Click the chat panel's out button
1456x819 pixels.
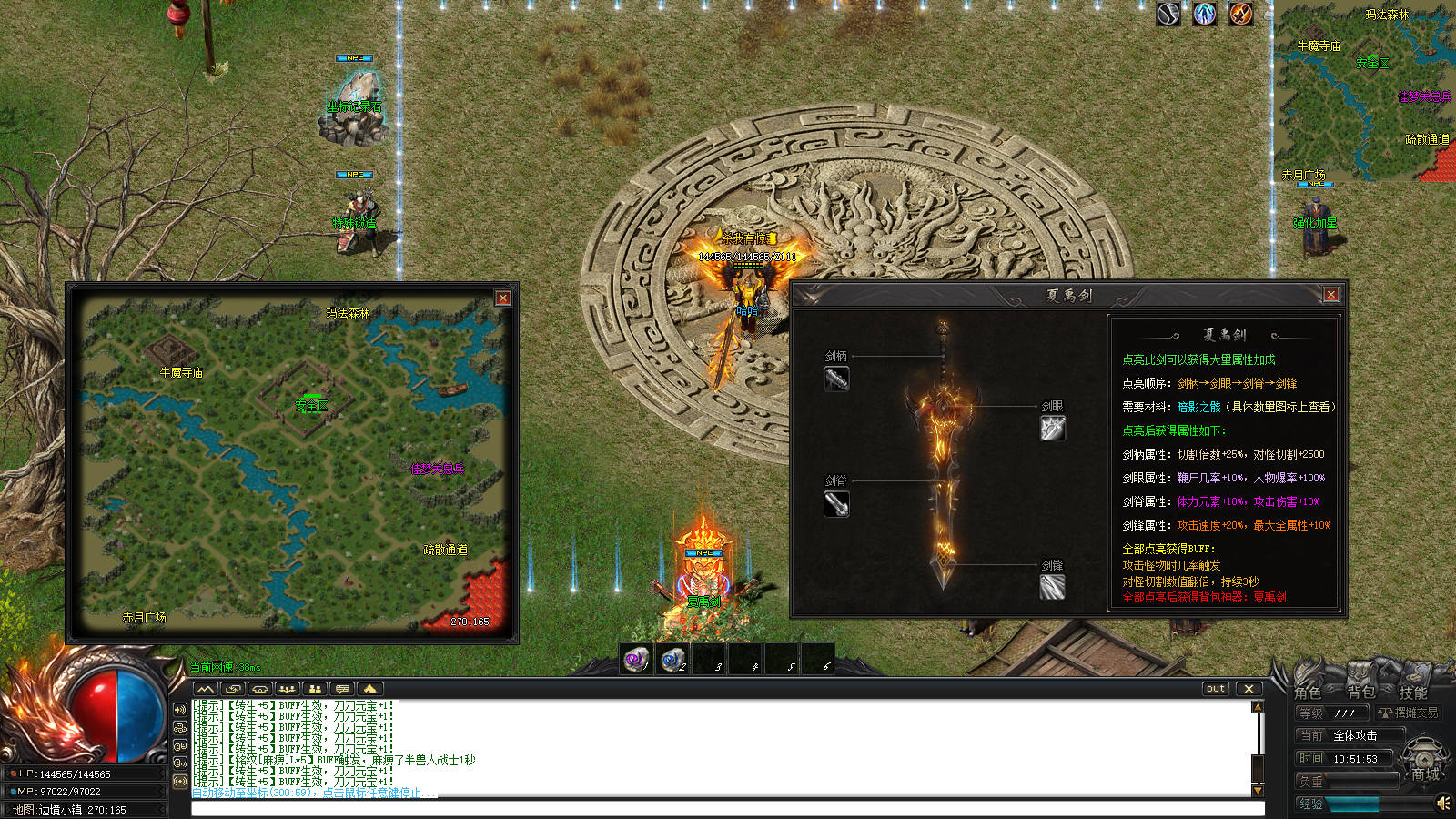click(1216, 689)
